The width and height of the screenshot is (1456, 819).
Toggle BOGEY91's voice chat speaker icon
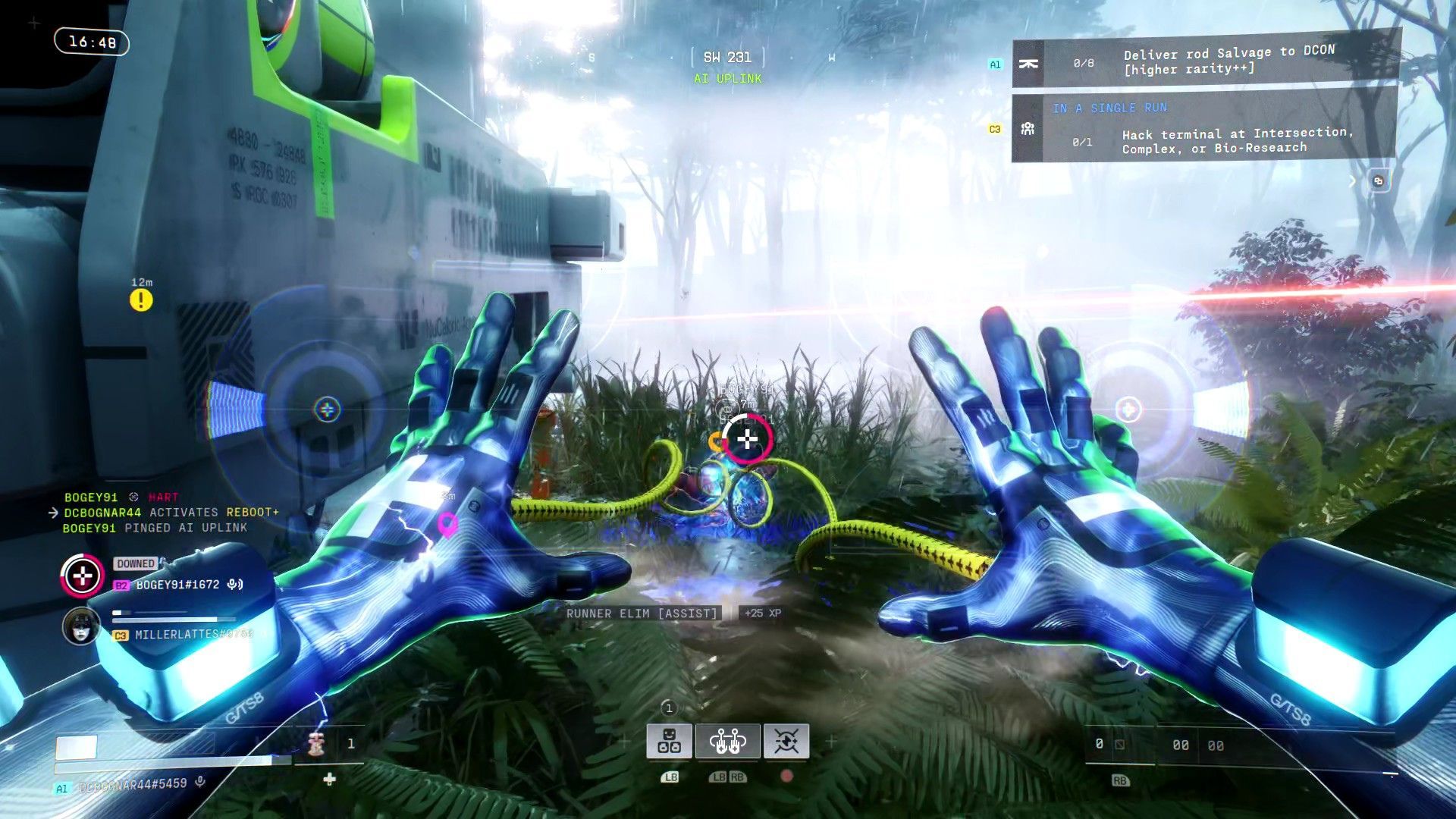pos(236,585)
